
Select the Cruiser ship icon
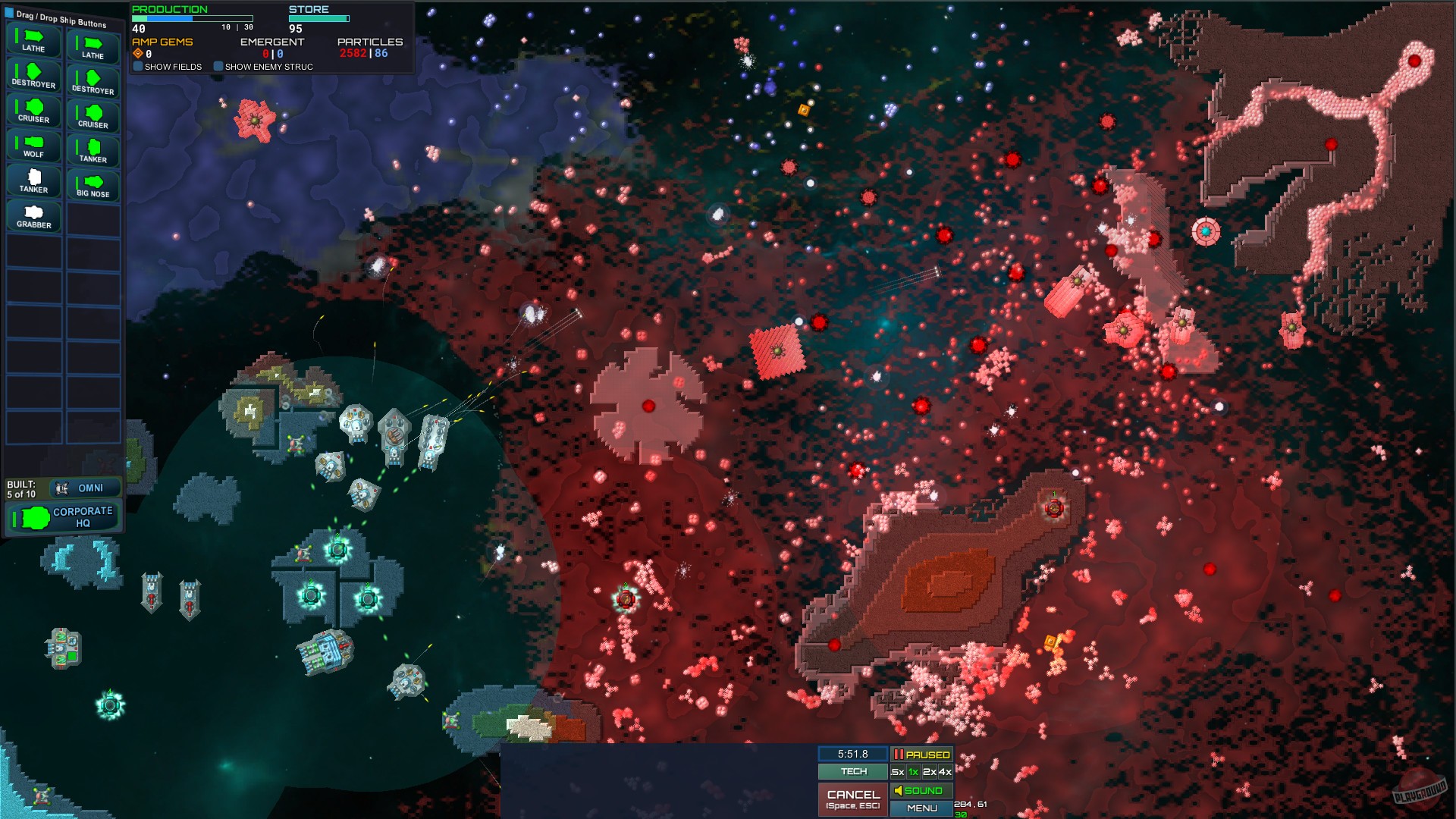(x=33, y=110)
